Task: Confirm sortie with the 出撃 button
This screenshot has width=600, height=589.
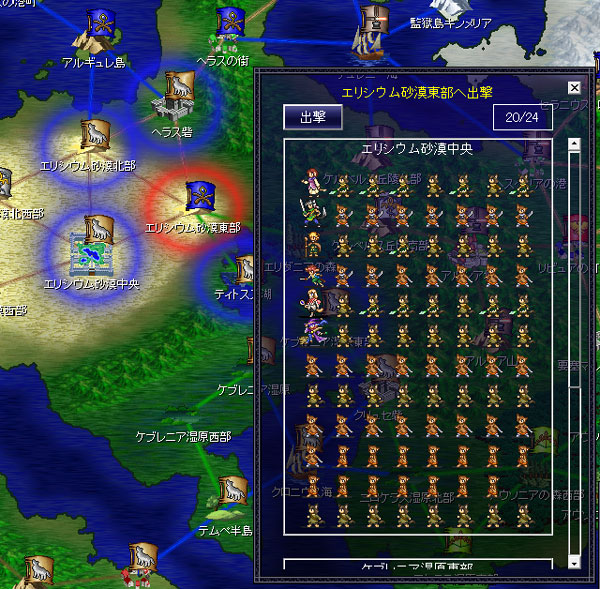Action: [x=313, y=116]
